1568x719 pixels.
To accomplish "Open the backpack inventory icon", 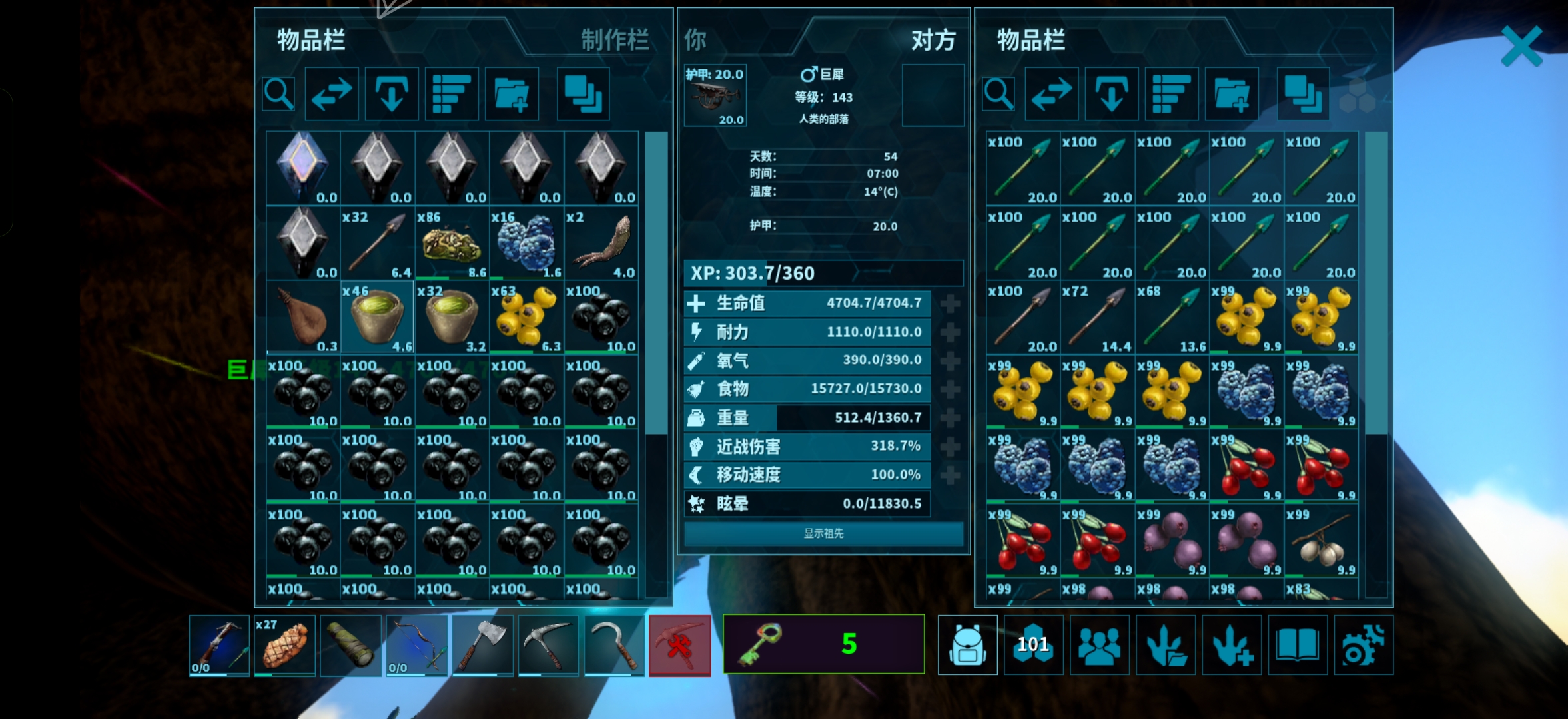I will tap(967, 646).
